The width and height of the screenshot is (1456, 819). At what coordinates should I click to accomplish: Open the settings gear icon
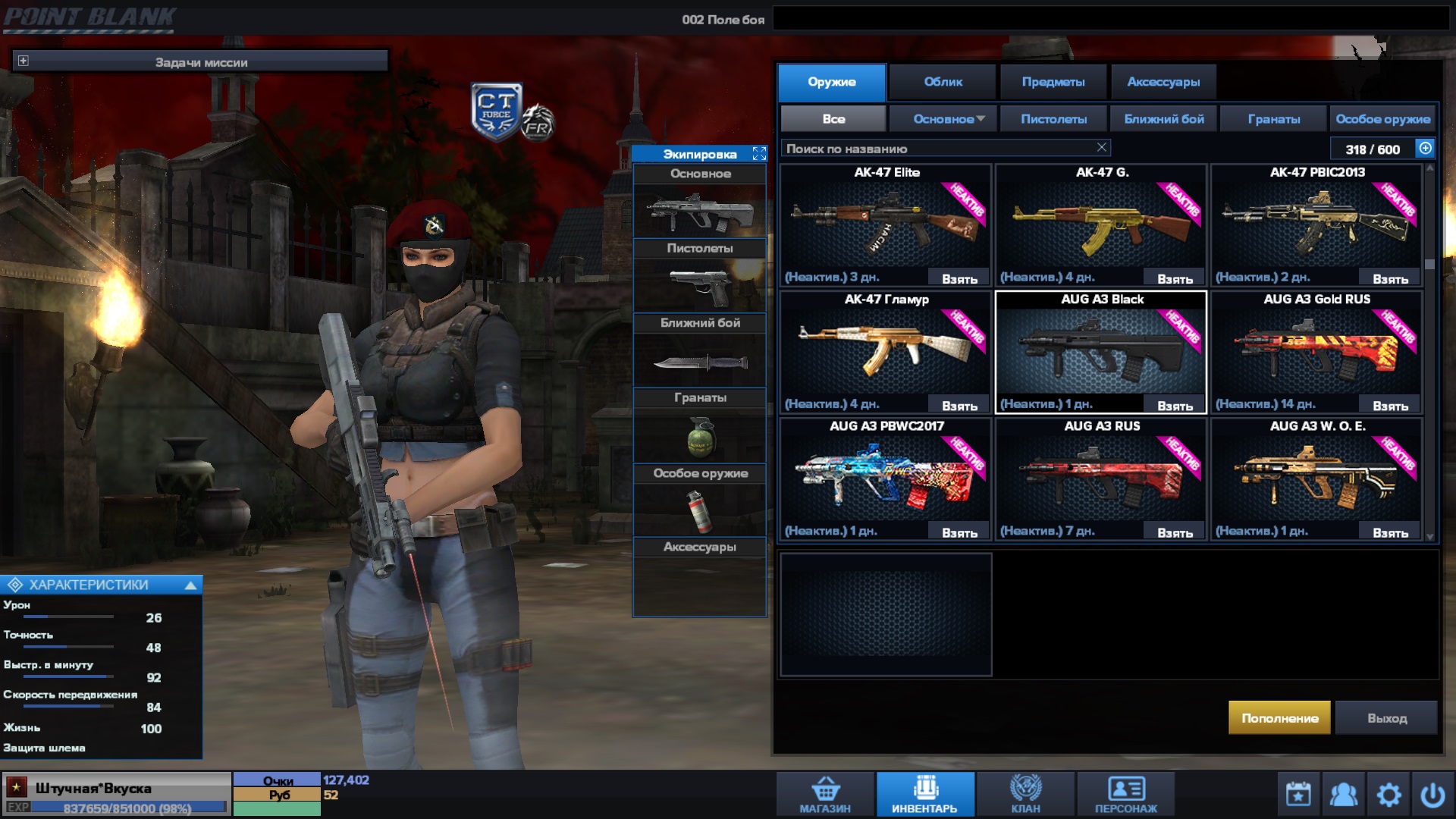coord(1390,793)
